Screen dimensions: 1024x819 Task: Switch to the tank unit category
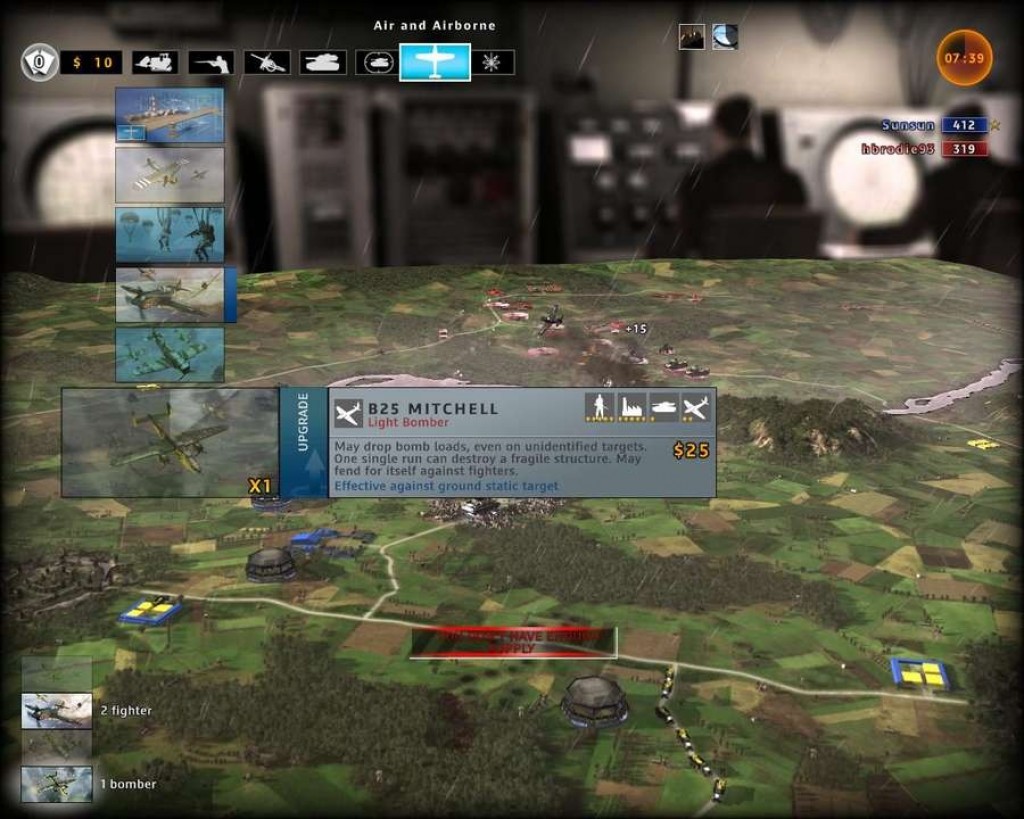coord(322,62)
